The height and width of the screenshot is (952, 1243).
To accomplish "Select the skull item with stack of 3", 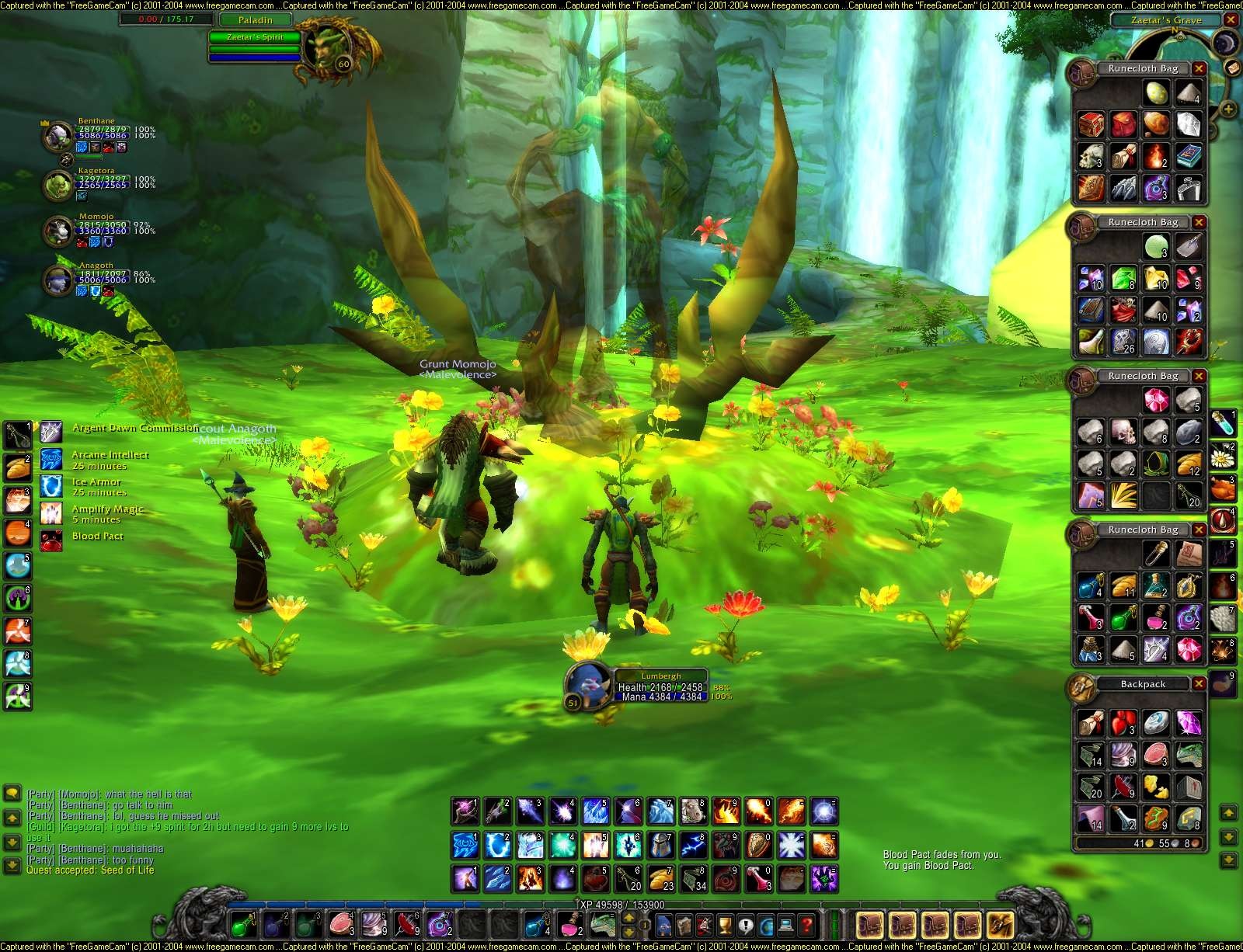I will (x=1091, y=156).
